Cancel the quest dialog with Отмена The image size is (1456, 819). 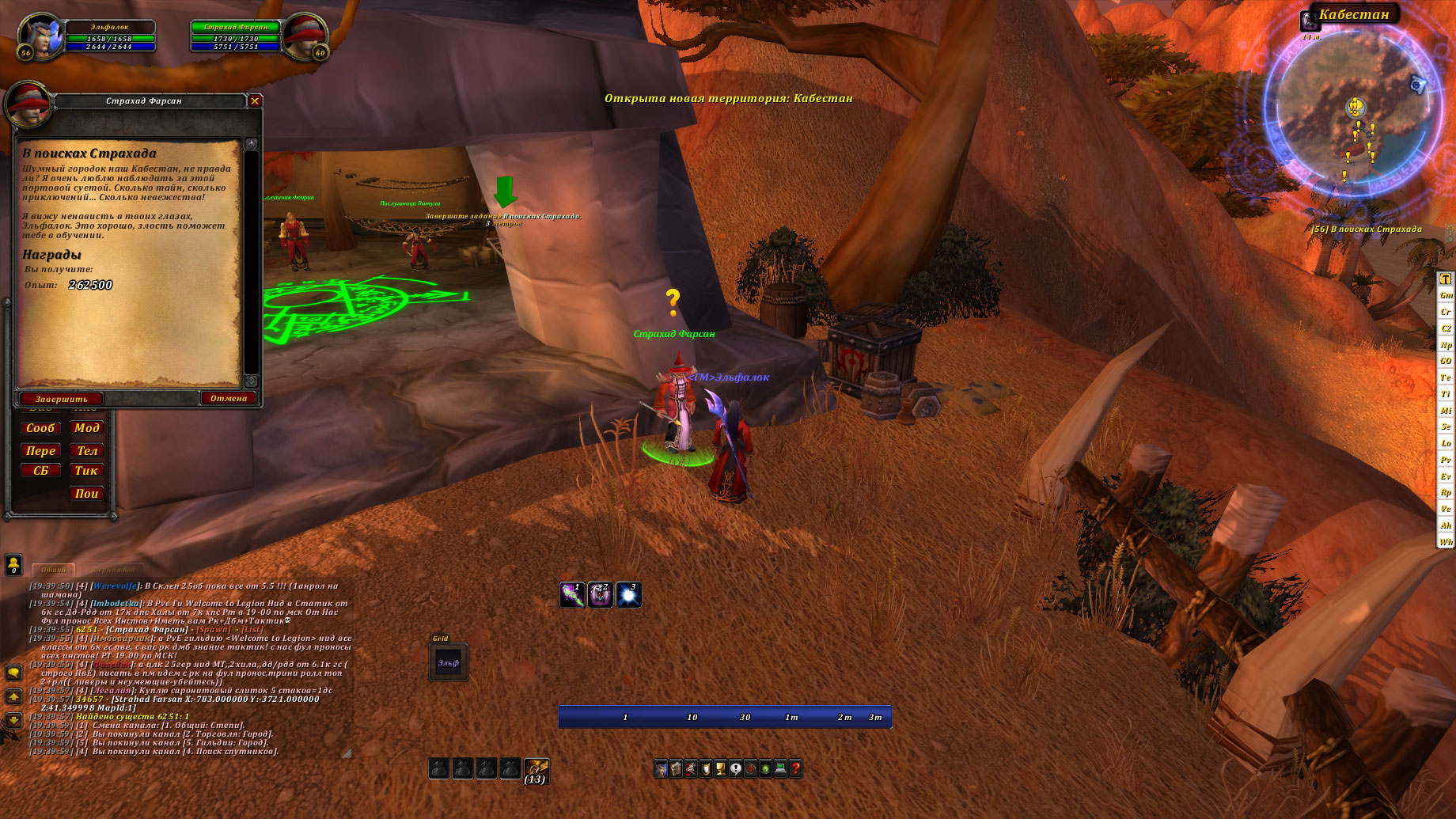229,398
